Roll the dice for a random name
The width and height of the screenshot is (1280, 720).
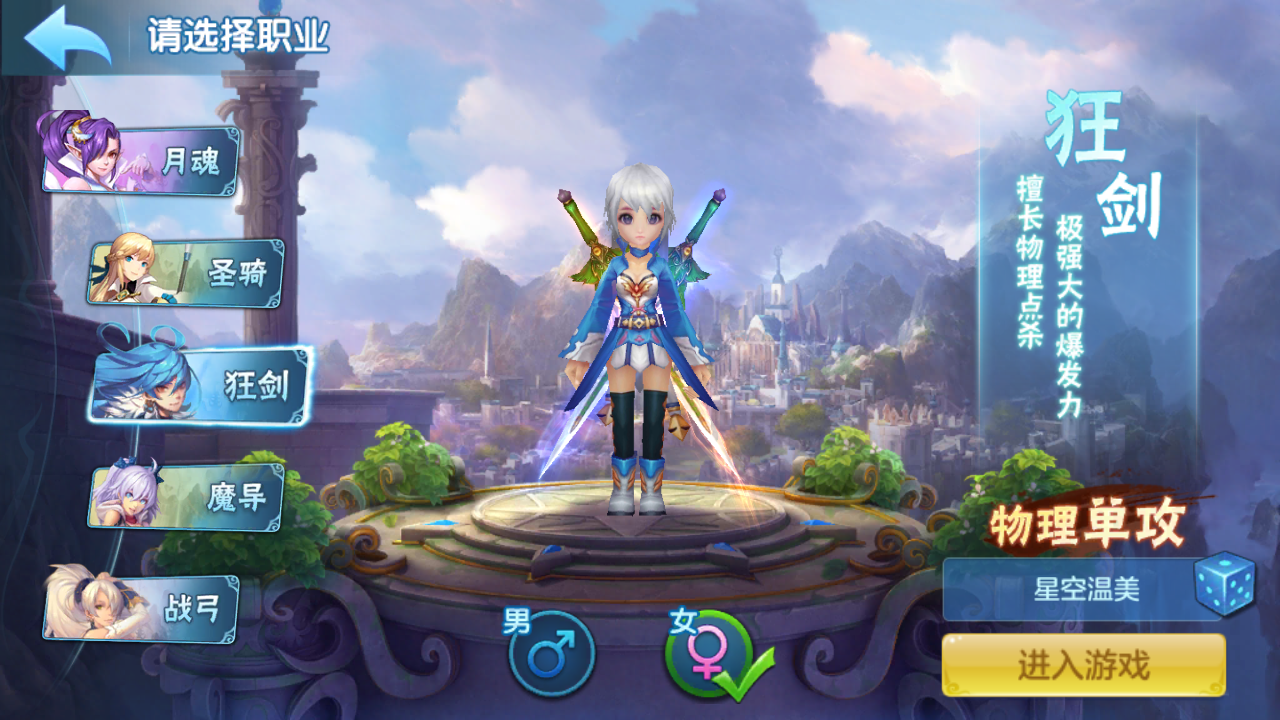[x=1224, y=584]
